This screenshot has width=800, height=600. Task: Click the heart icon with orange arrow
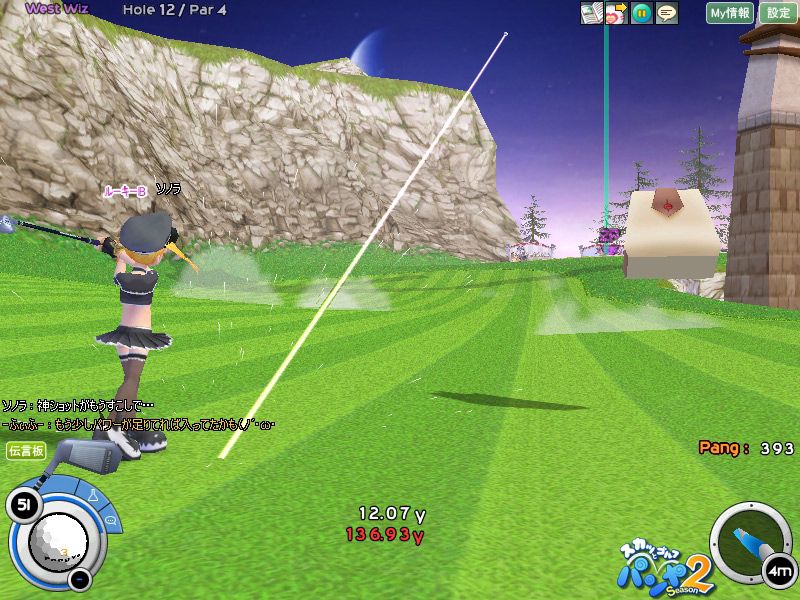(x=616, y=13)
